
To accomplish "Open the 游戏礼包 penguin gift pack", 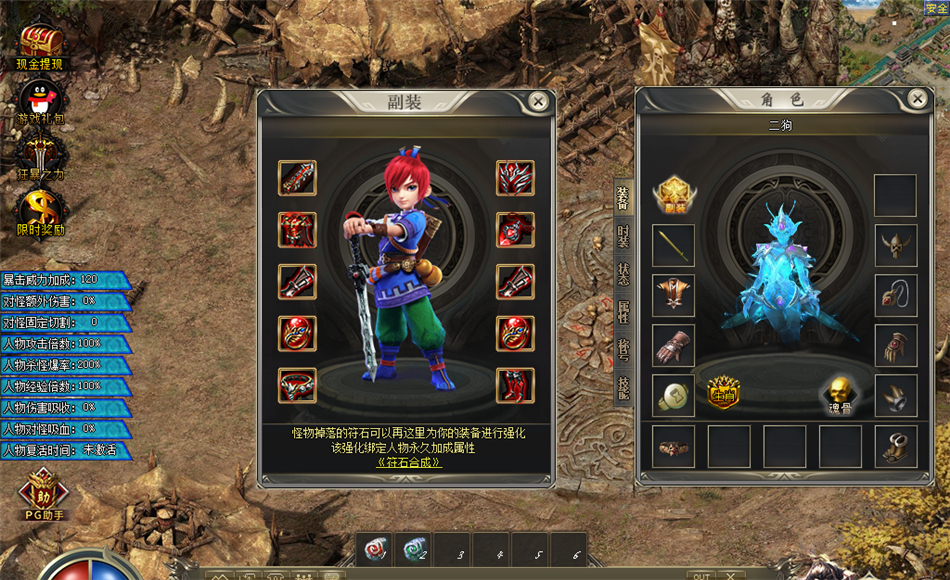I will point(41,101).
